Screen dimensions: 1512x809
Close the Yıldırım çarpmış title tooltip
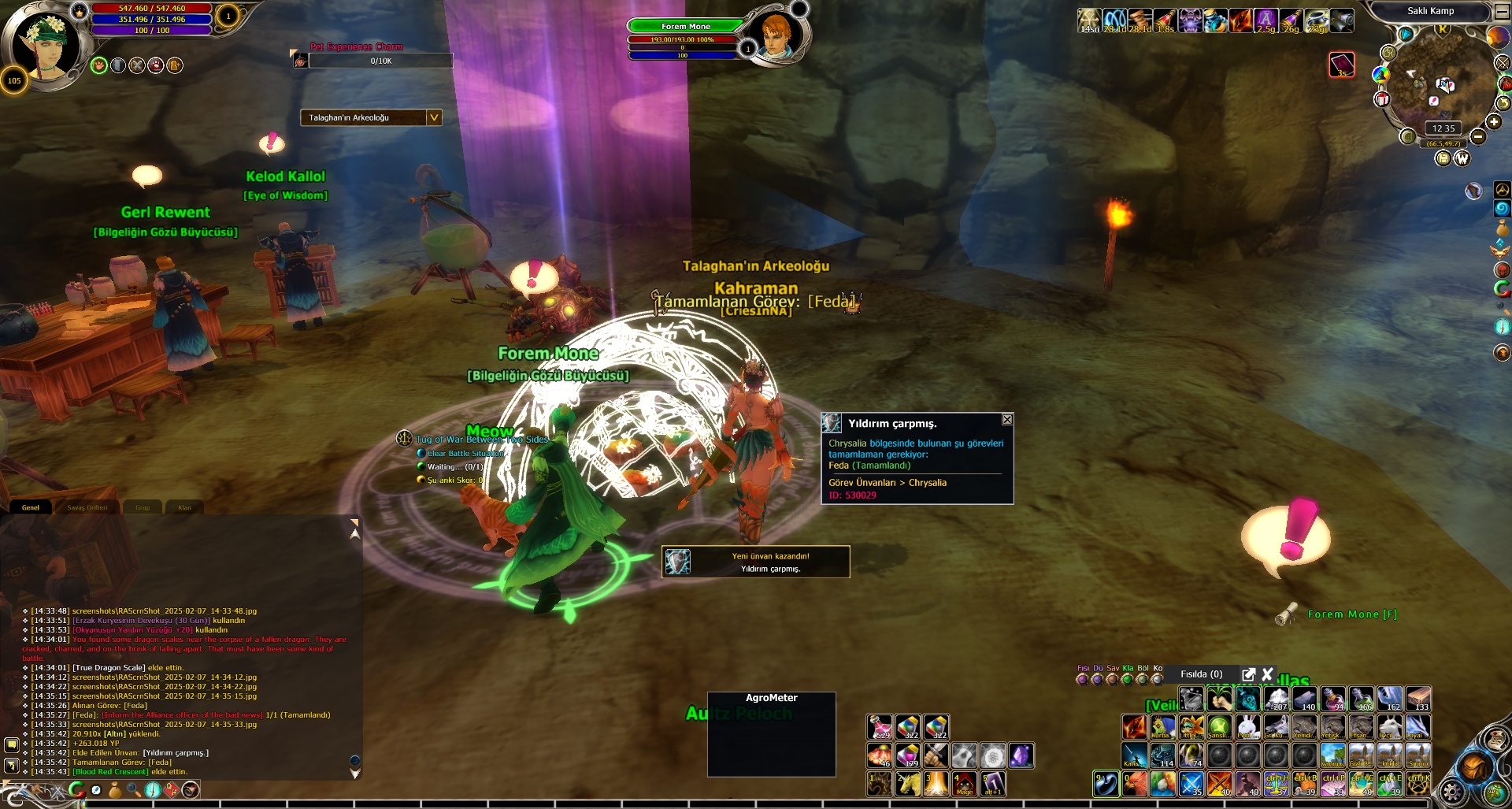(1006, 420)
